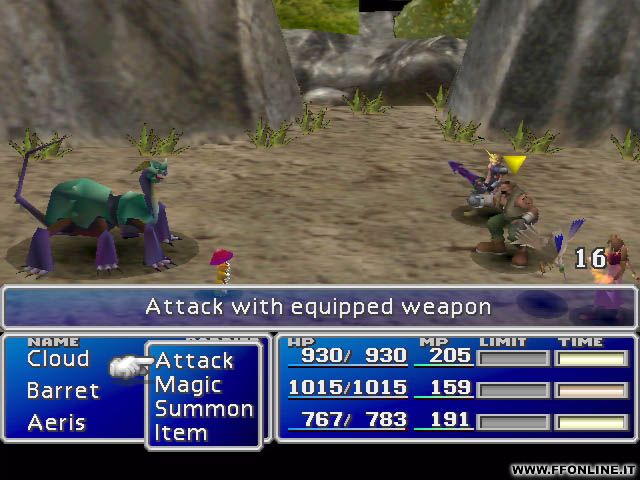This screenshot has width=640, height=480.
Task: Pick Barret from the party list
Action: (x=63, y=391)
